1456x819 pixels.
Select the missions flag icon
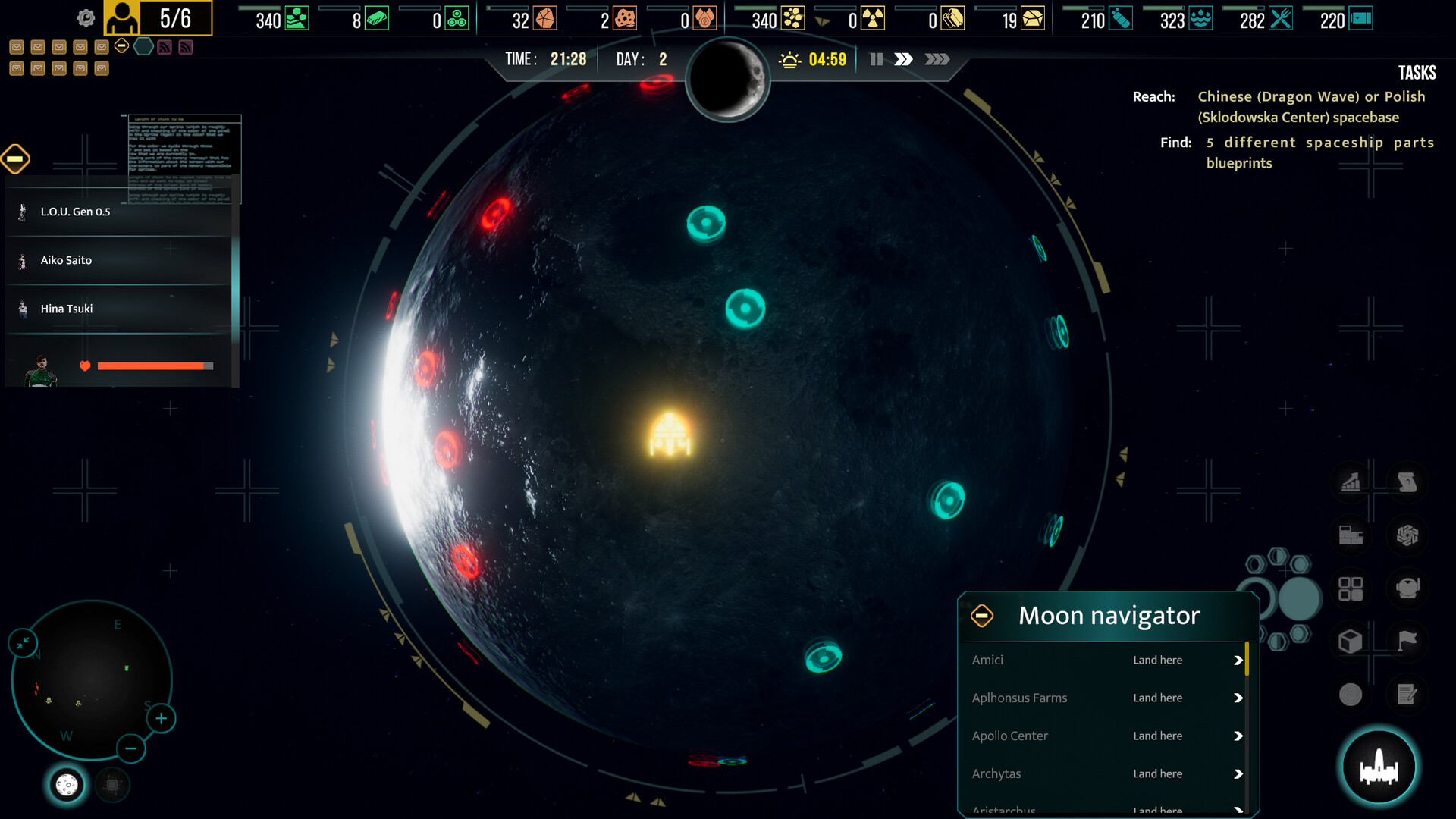tap(1408, 642)
